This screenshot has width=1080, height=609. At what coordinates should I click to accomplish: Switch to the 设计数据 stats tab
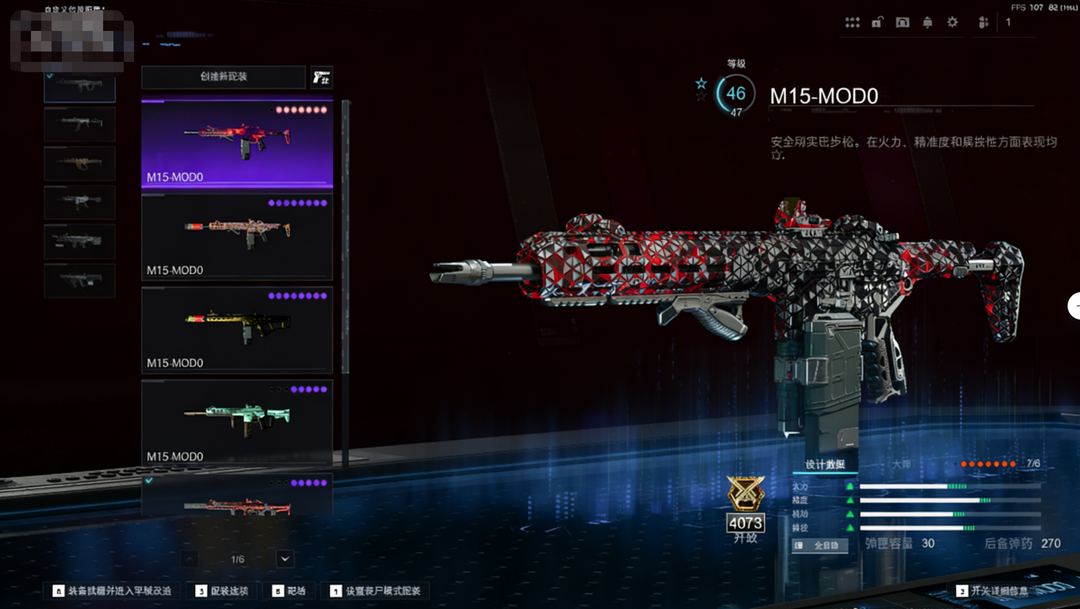coord(825,465)
